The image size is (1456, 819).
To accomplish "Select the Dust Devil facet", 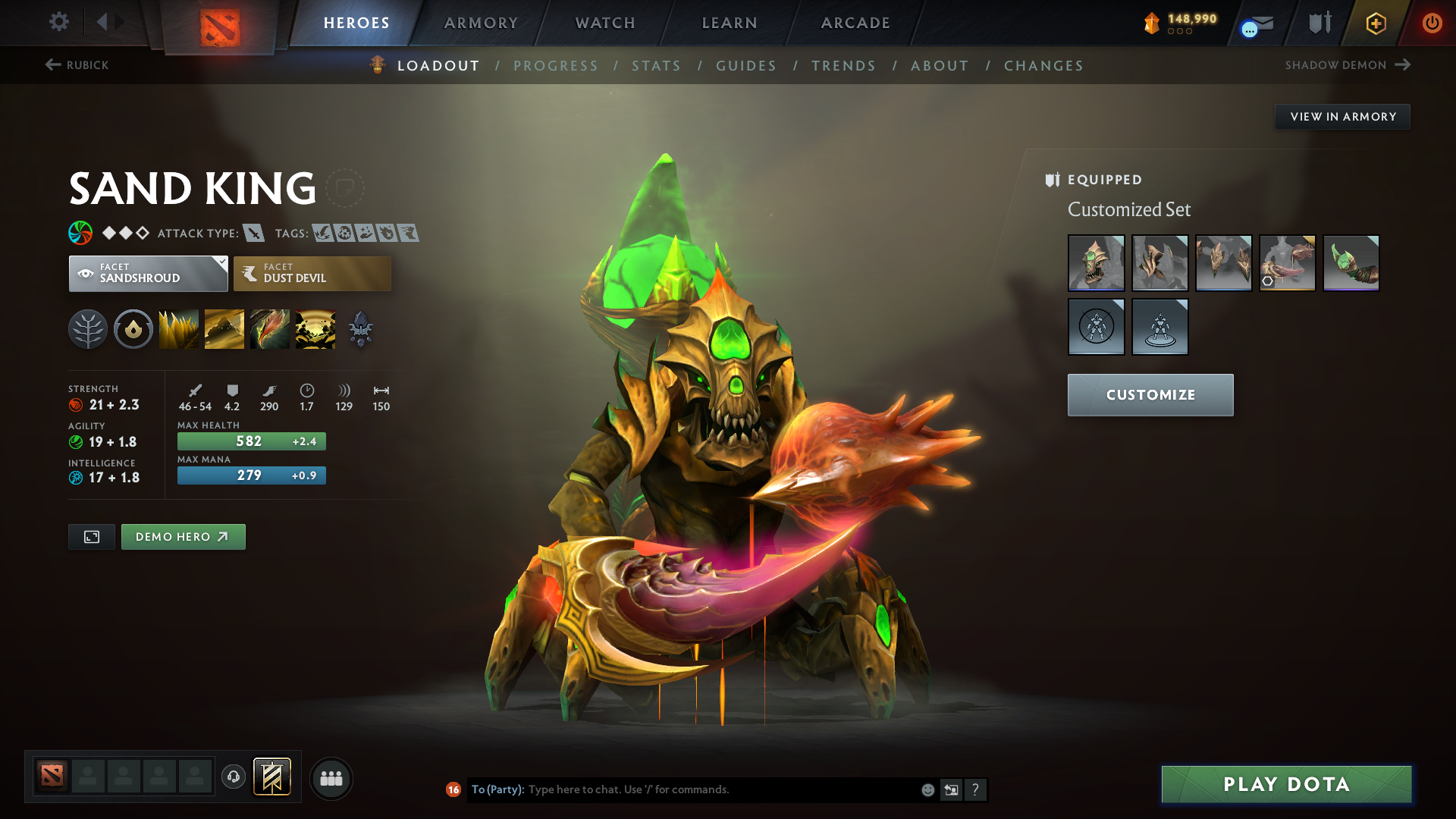I will click(312, 273).
